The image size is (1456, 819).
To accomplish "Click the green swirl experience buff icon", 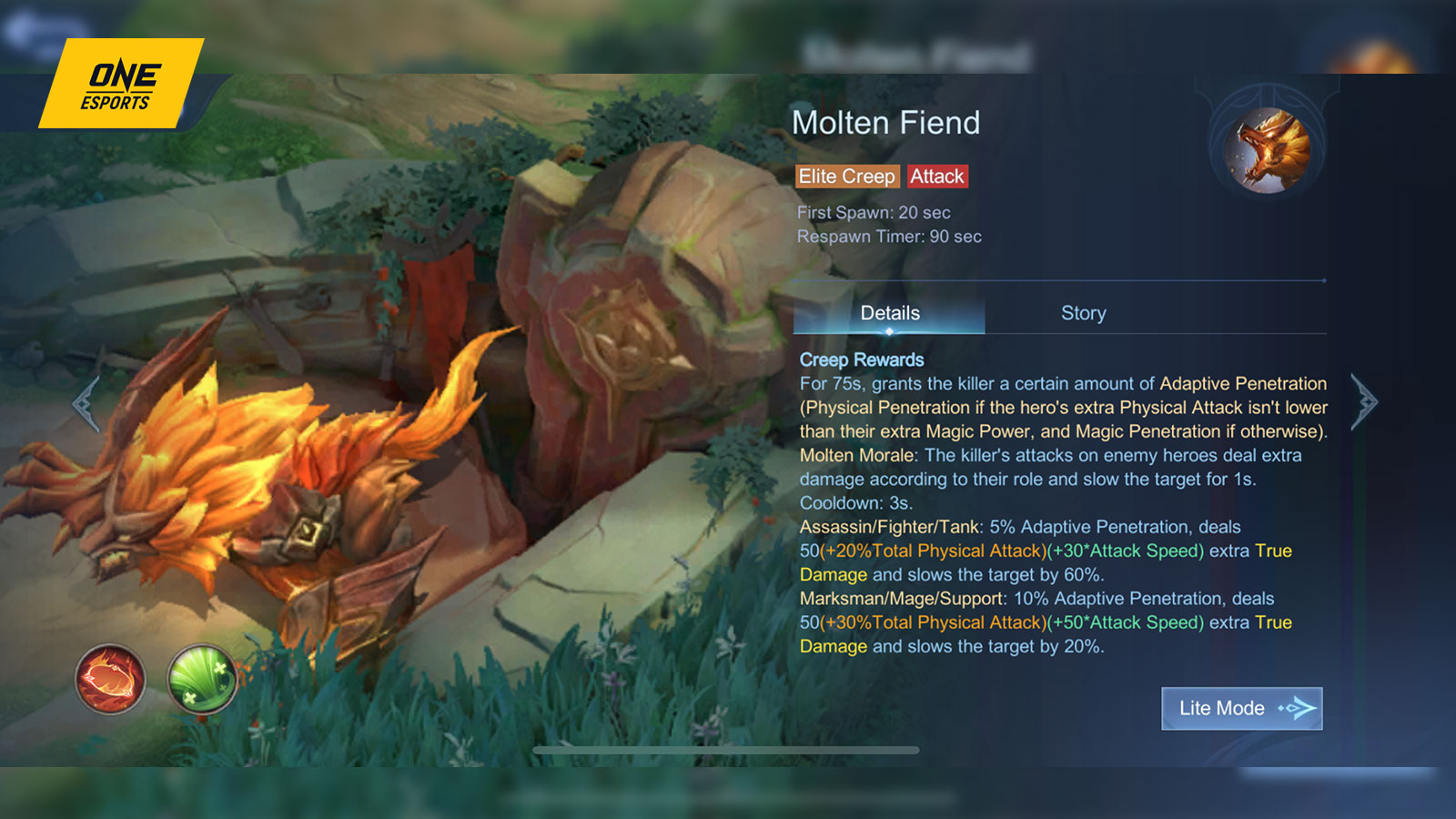I will [x=202, y=678].
